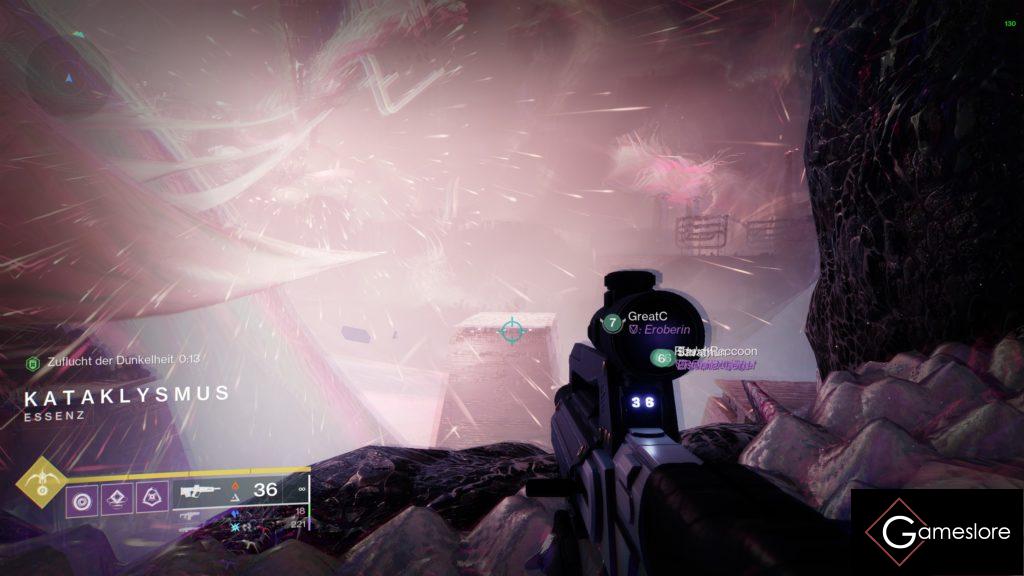Trigger the melee ability icon
This screenshot has height=576, width=1024.
click(150, 497)
